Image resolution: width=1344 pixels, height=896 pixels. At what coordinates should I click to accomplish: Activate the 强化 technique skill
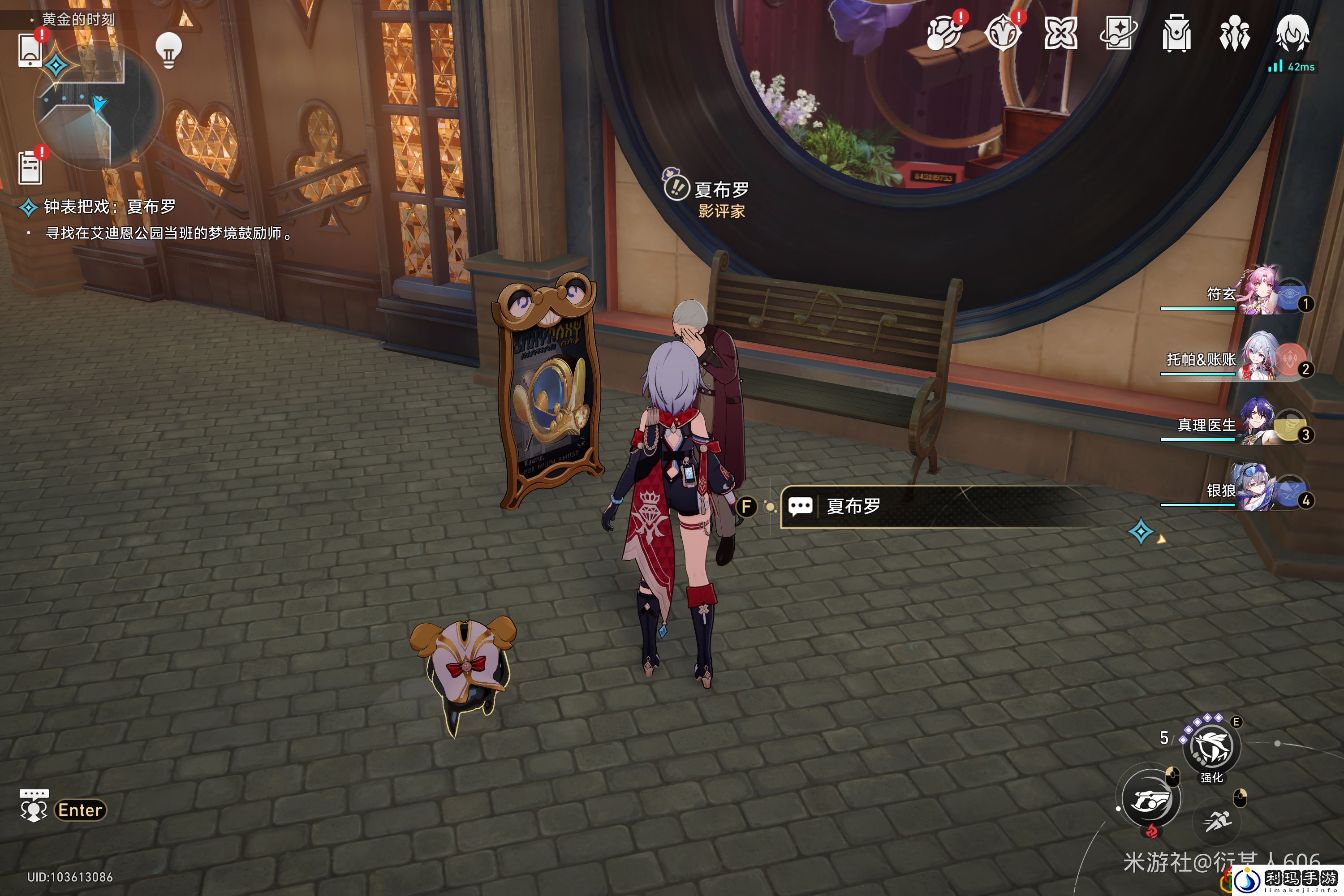(1211, 747)
